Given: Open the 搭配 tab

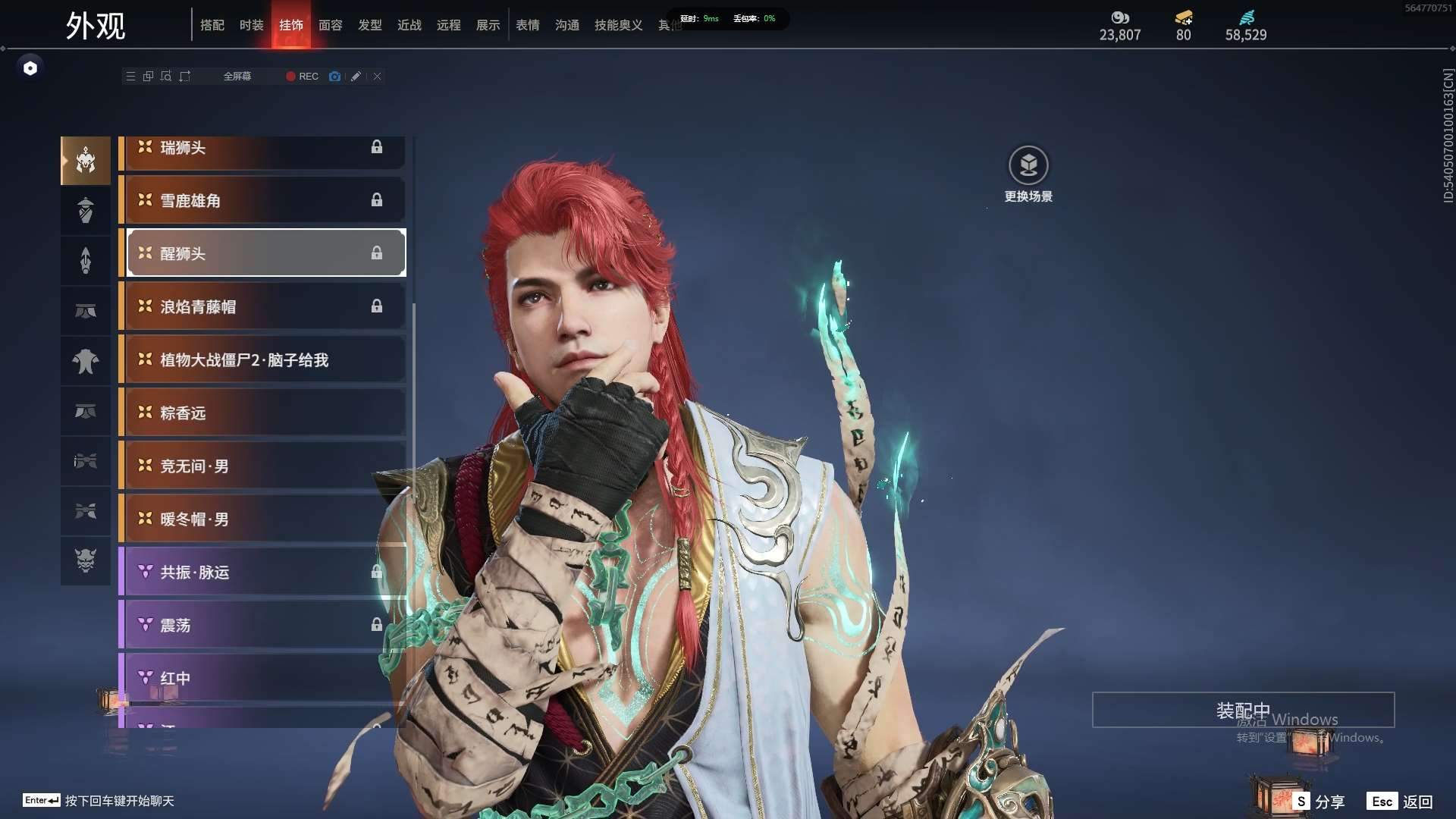Looking at the screenshot, I should point(212,25).
